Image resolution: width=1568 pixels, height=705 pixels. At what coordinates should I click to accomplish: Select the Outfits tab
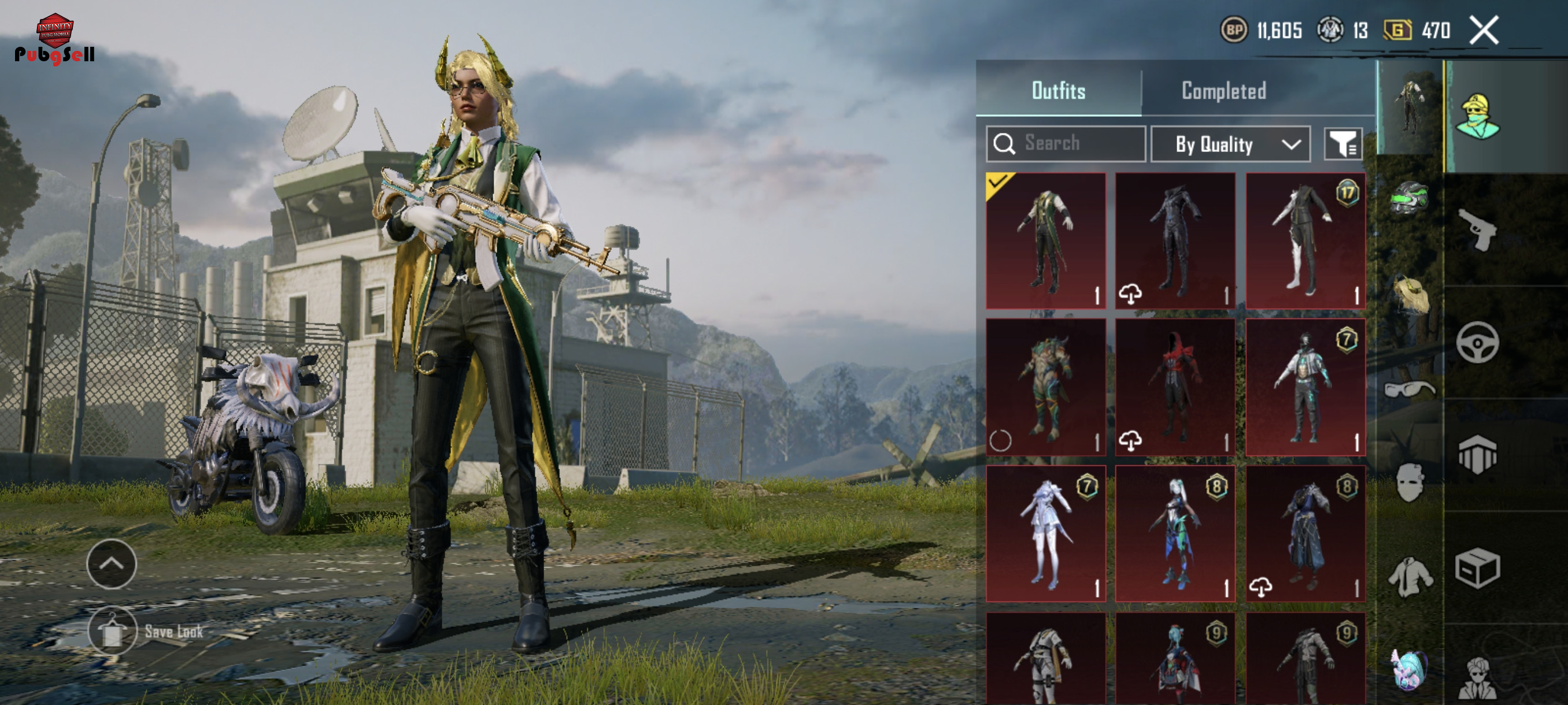click(1058, 91)
